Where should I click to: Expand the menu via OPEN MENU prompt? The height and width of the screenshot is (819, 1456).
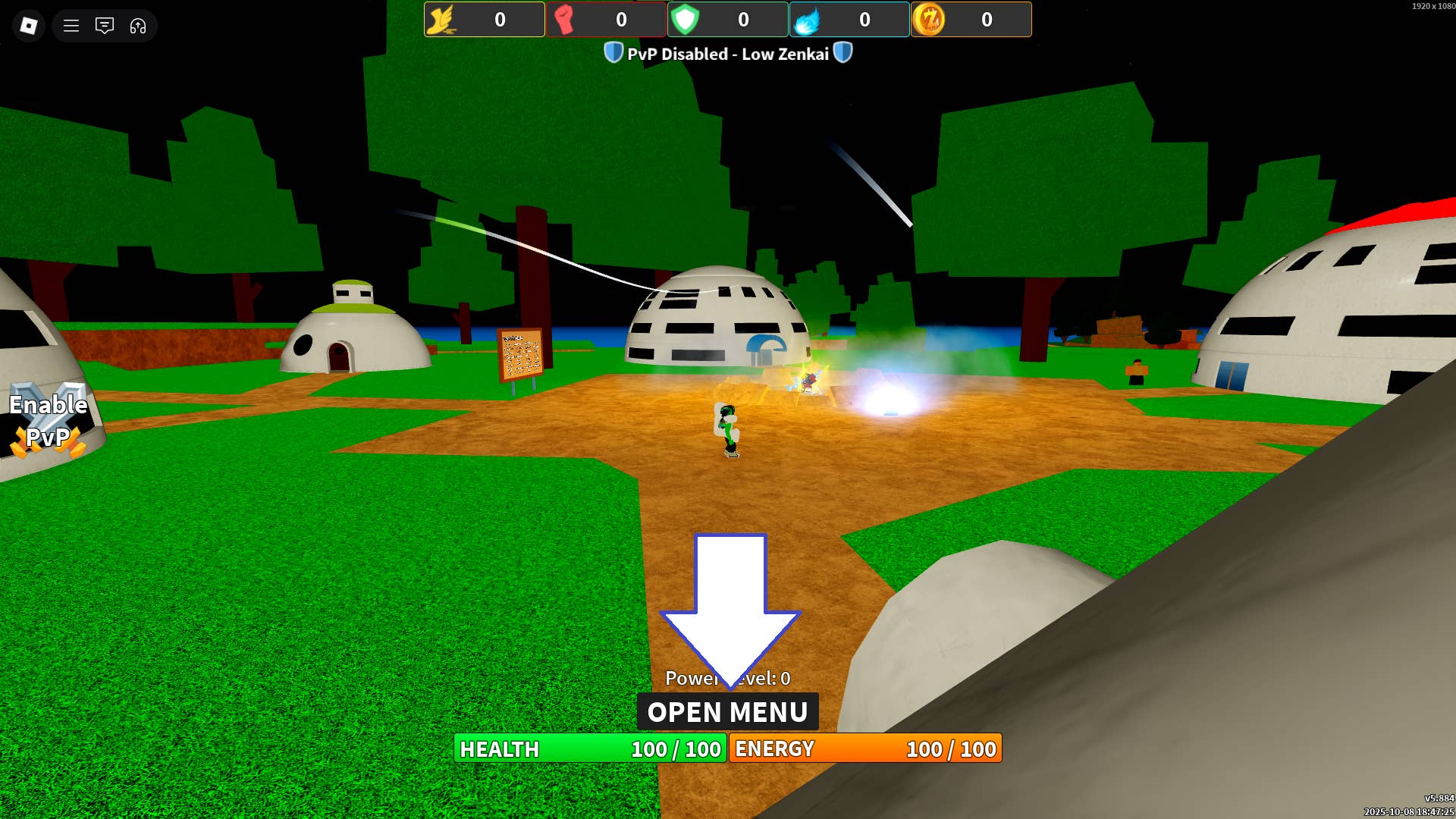coord(727,711)
